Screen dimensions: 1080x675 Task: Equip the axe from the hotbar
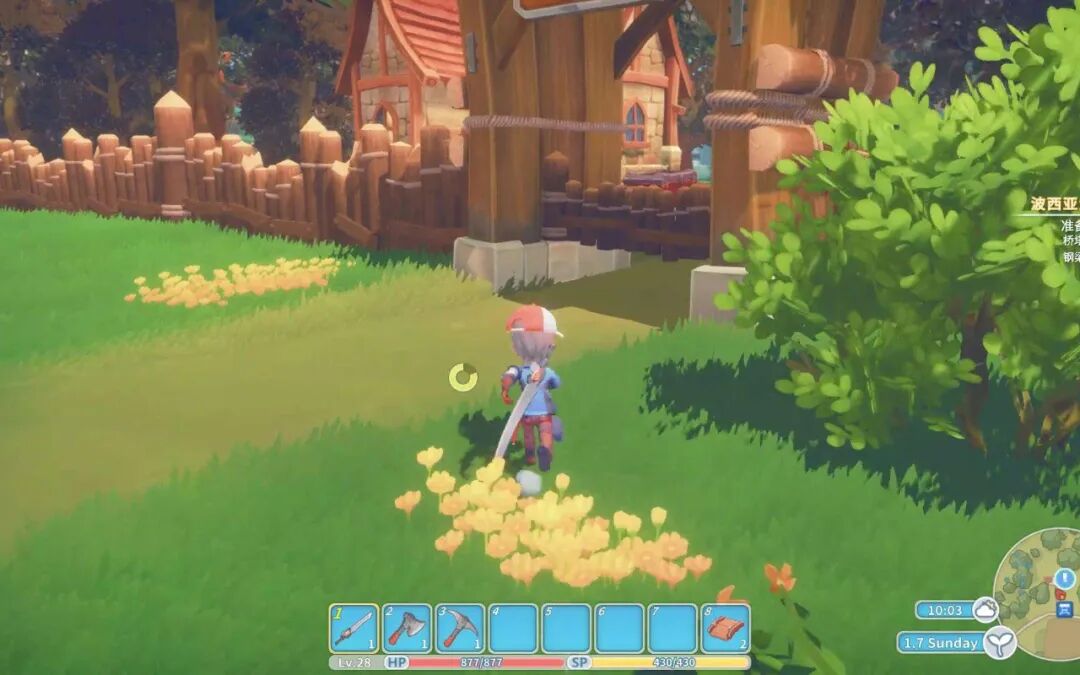[407, 628]
